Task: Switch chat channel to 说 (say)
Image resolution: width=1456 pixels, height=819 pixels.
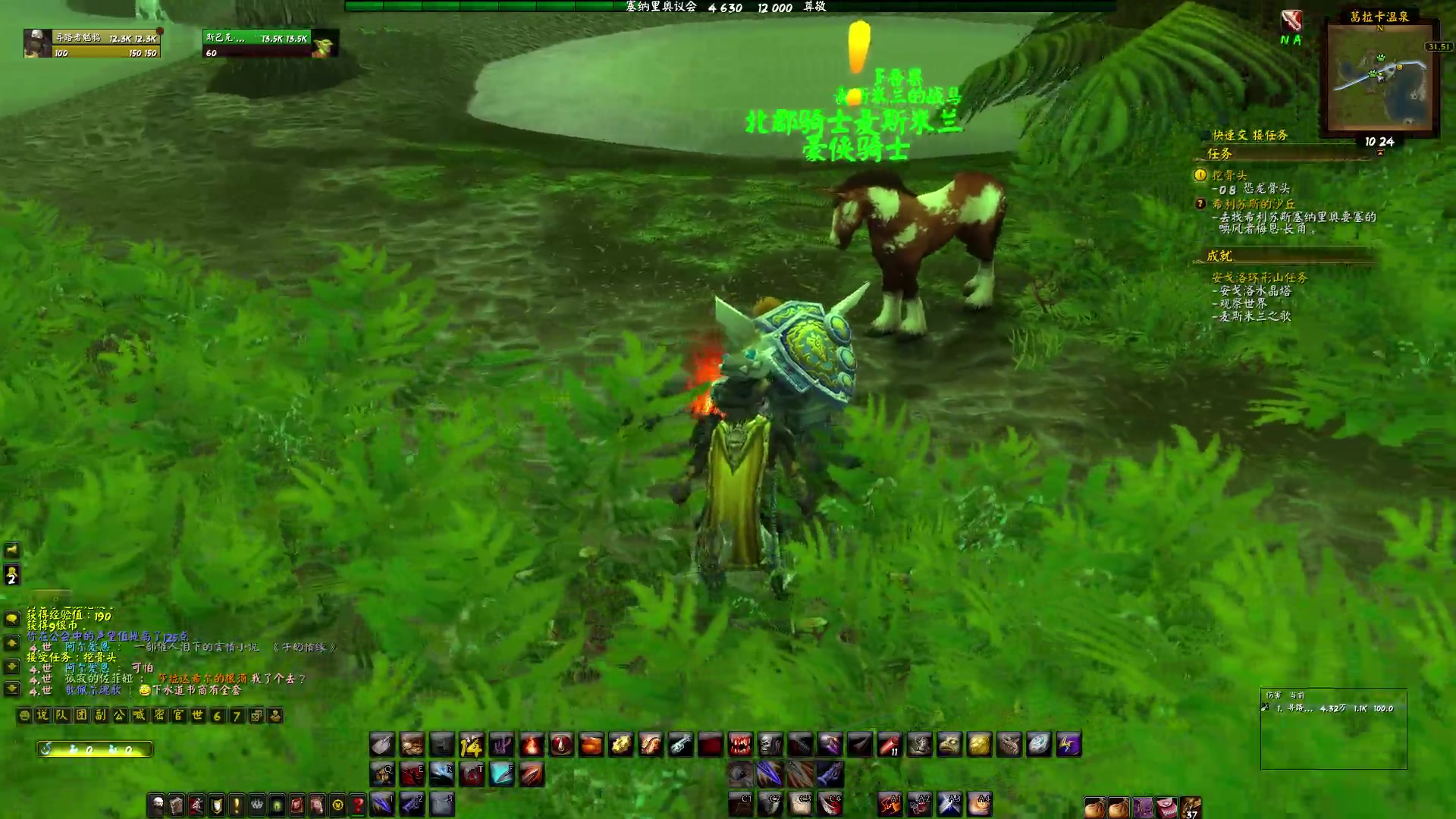Action: pos(42,715)
